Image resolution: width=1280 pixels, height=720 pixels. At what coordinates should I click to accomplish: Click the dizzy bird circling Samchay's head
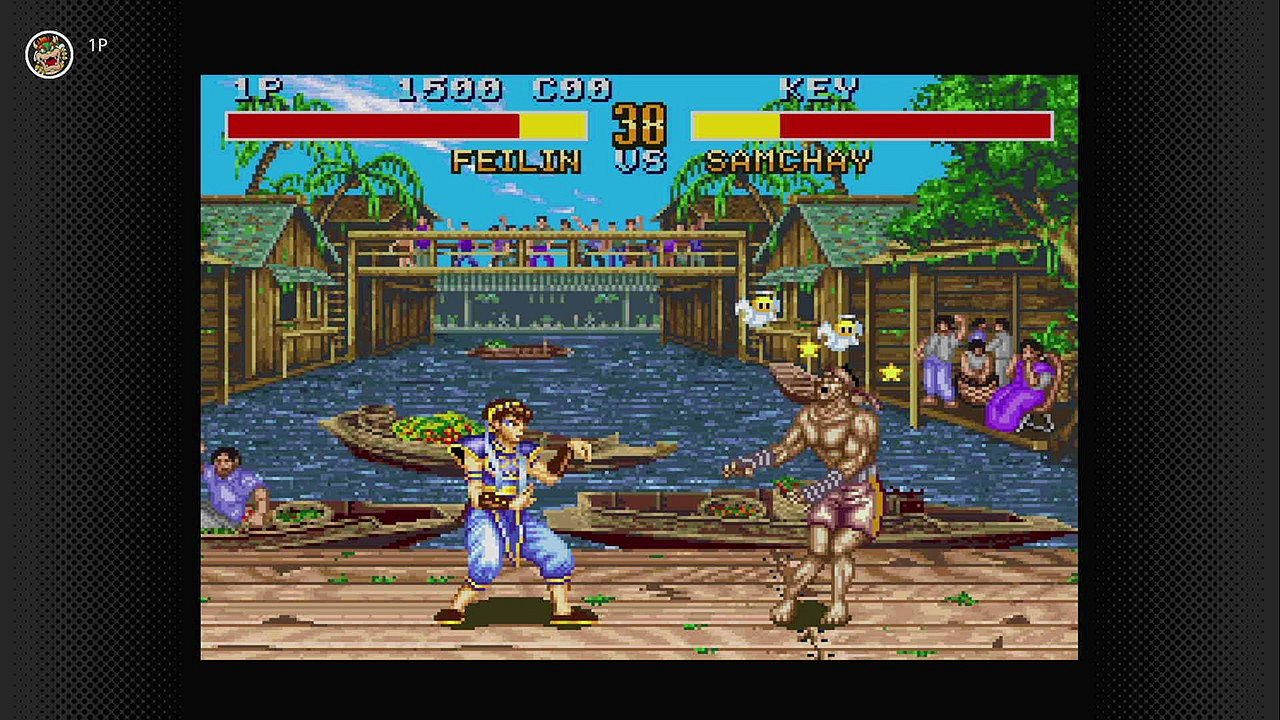[x=760, y=306]
